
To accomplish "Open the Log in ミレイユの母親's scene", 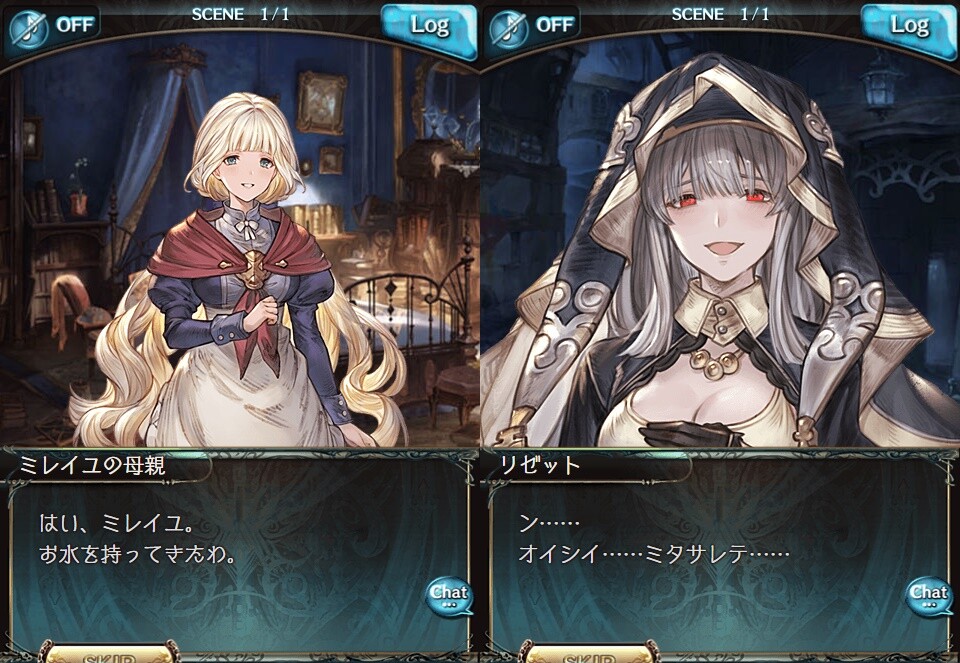I will [428, 26].
